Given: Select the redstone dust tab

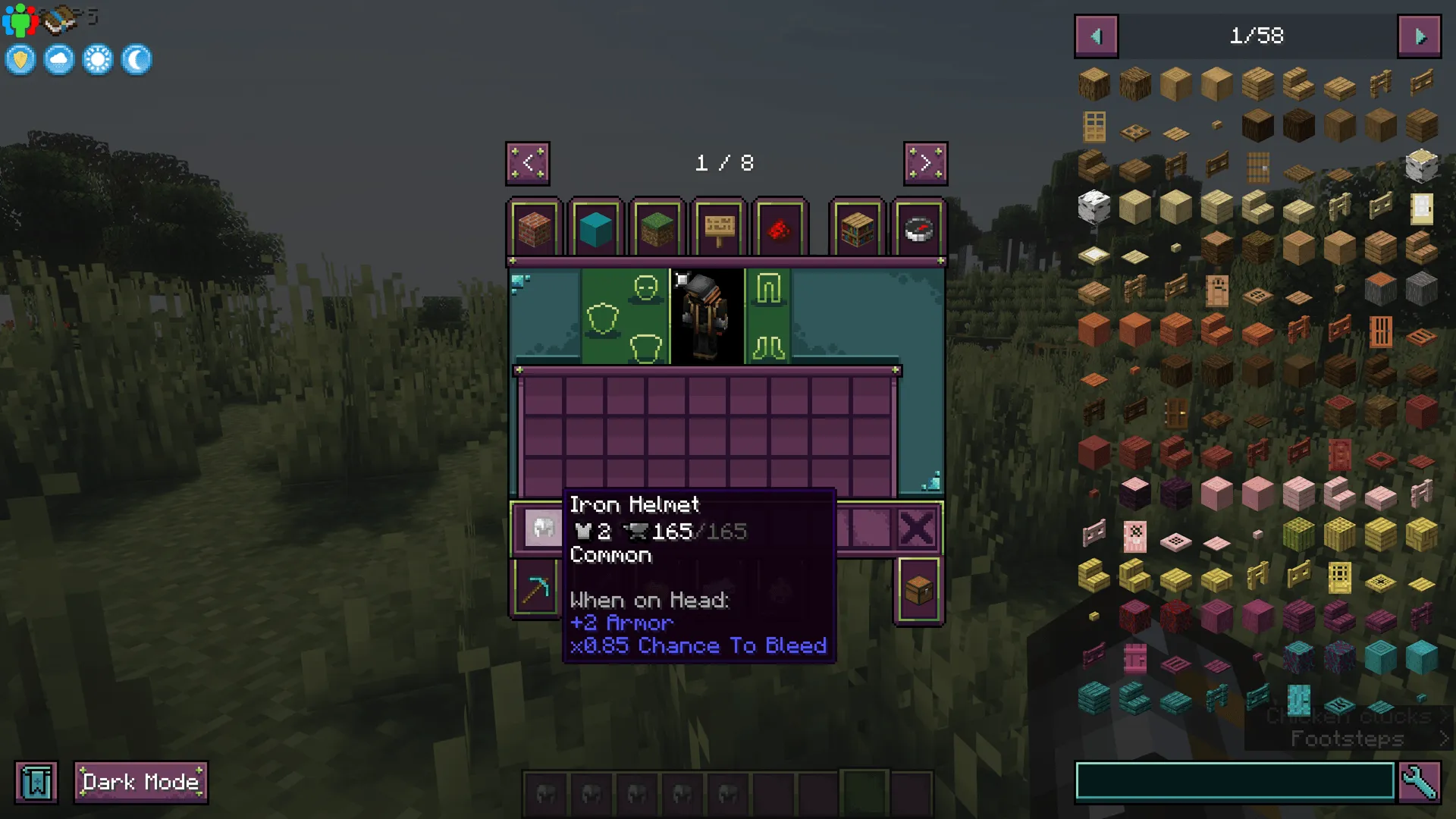Looking at the screenshot, I should 780,230.
